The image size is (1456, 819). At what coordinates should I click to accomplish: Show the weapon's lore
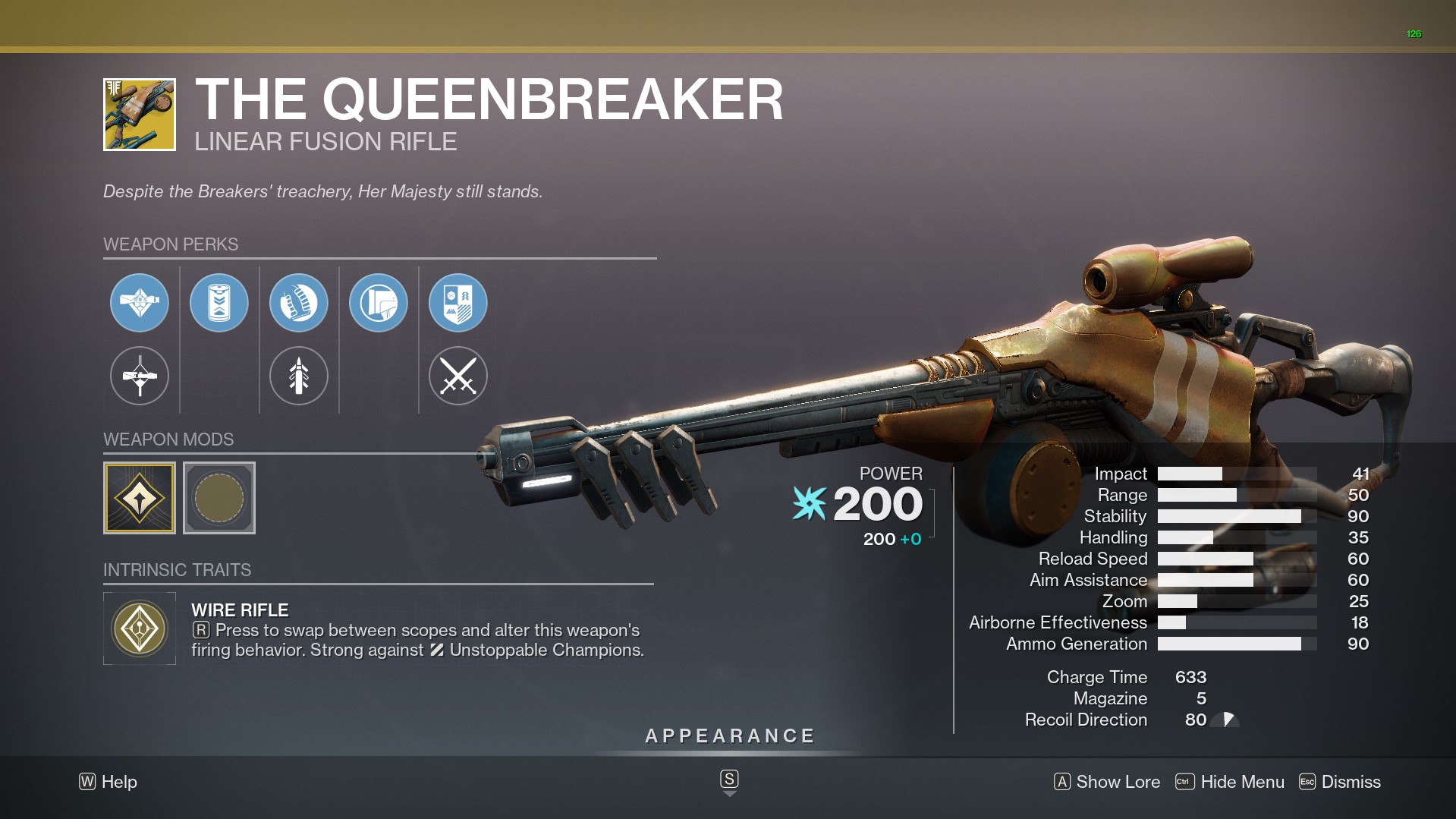[x=1107, y=782]
